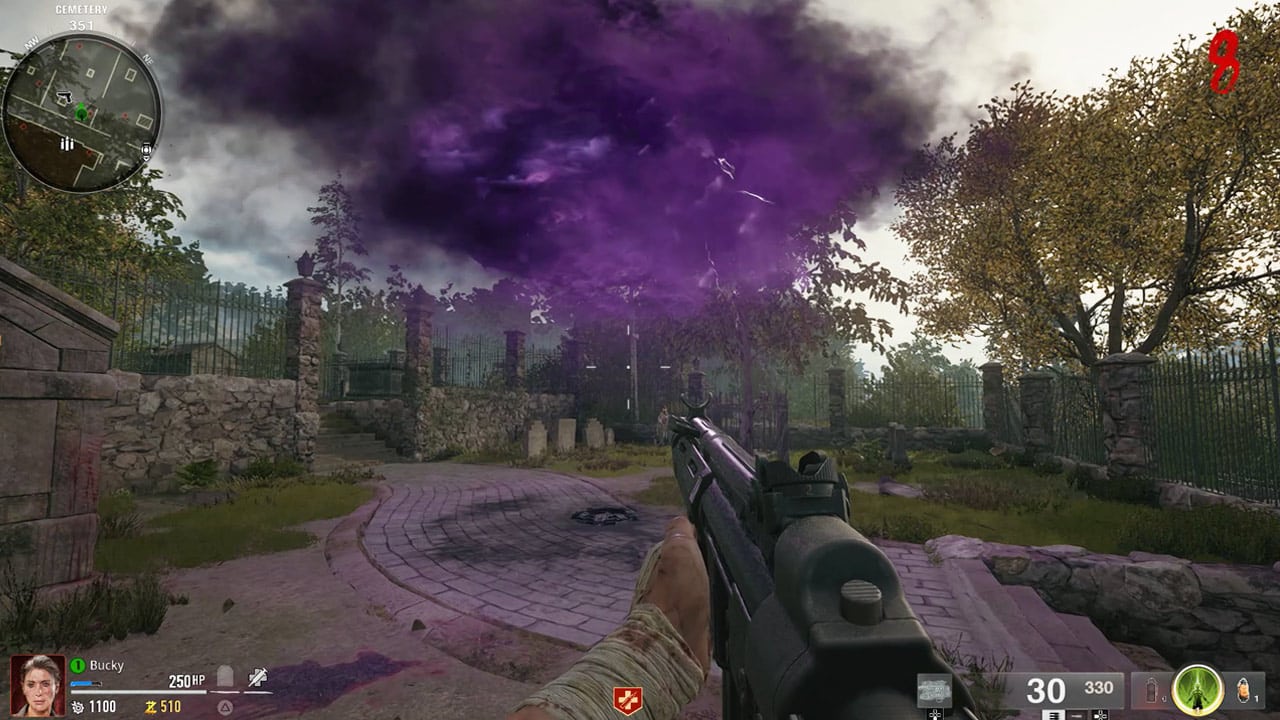This screenshot has width=1280, height=720.
Task: Click the magazine icon under the ammo counter
Action: tap(1053, 714)
